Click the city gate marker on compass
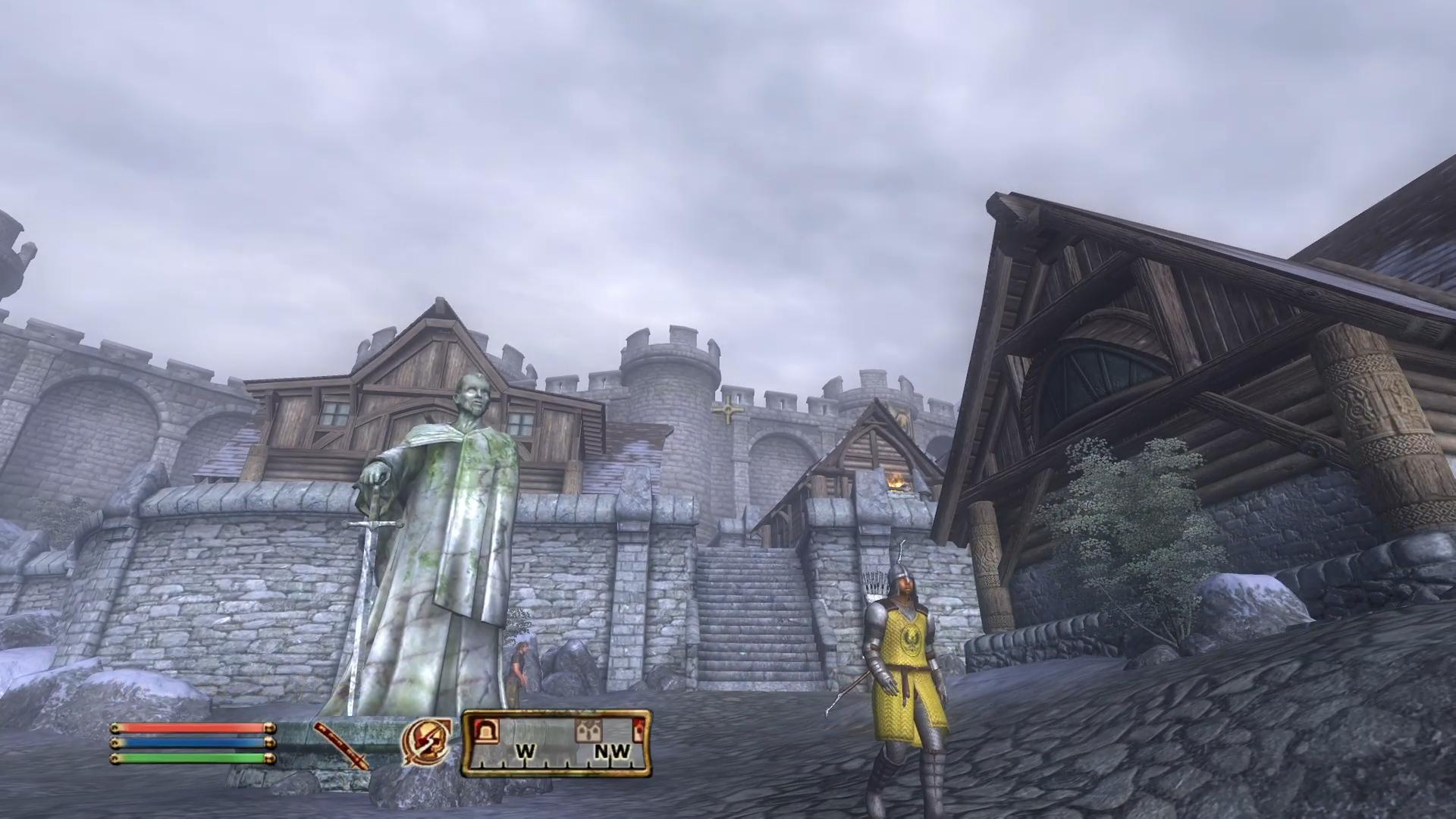Viewport: 1456px width, 819px height. tap(486, 732)
